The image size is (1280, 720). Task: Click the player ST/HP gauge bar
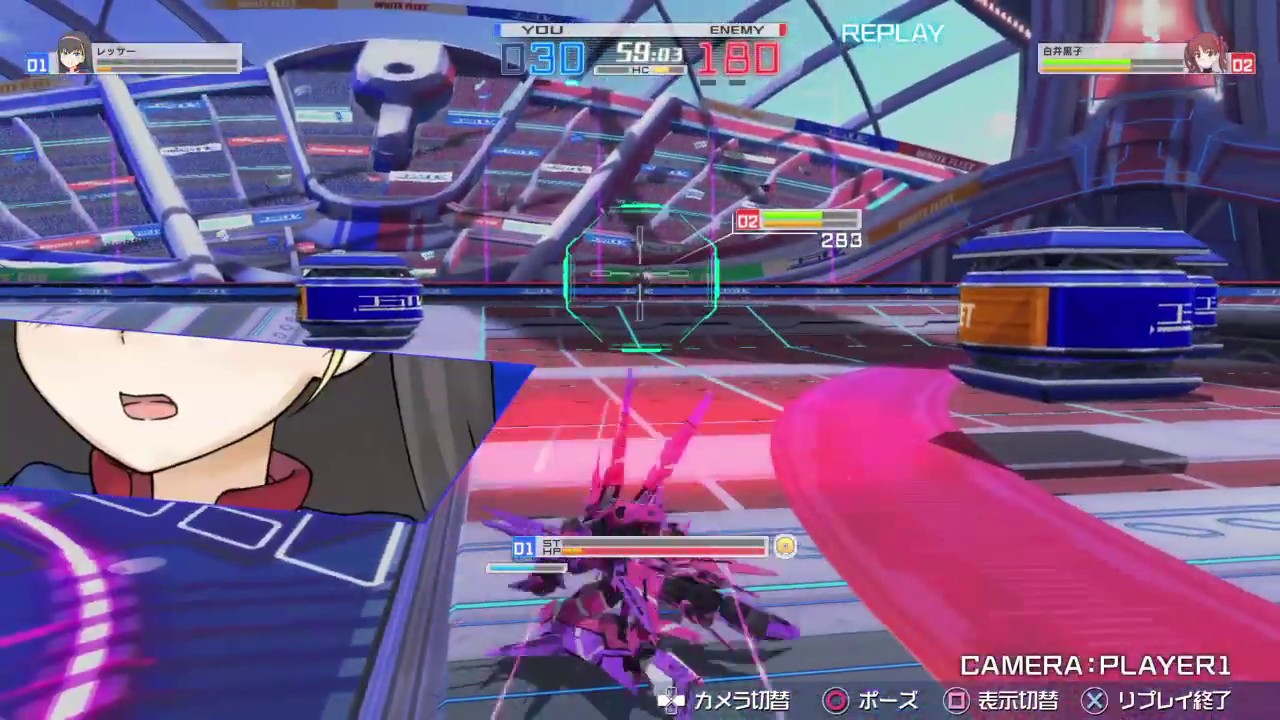tap(655, 549)
